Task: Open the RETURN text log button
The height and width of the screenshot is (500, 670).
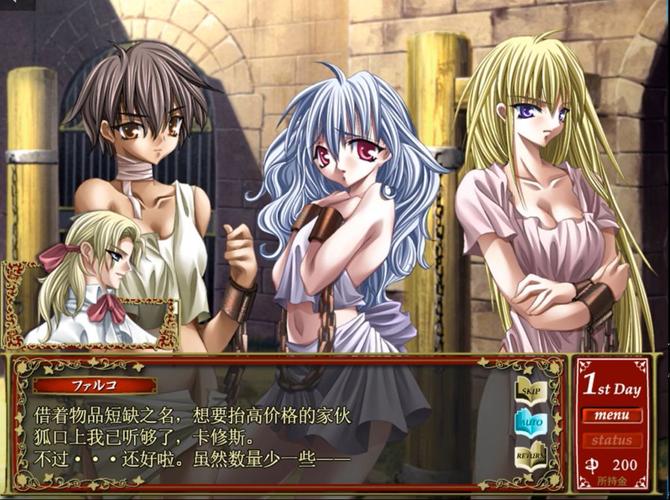Action: tap(530, 455)
